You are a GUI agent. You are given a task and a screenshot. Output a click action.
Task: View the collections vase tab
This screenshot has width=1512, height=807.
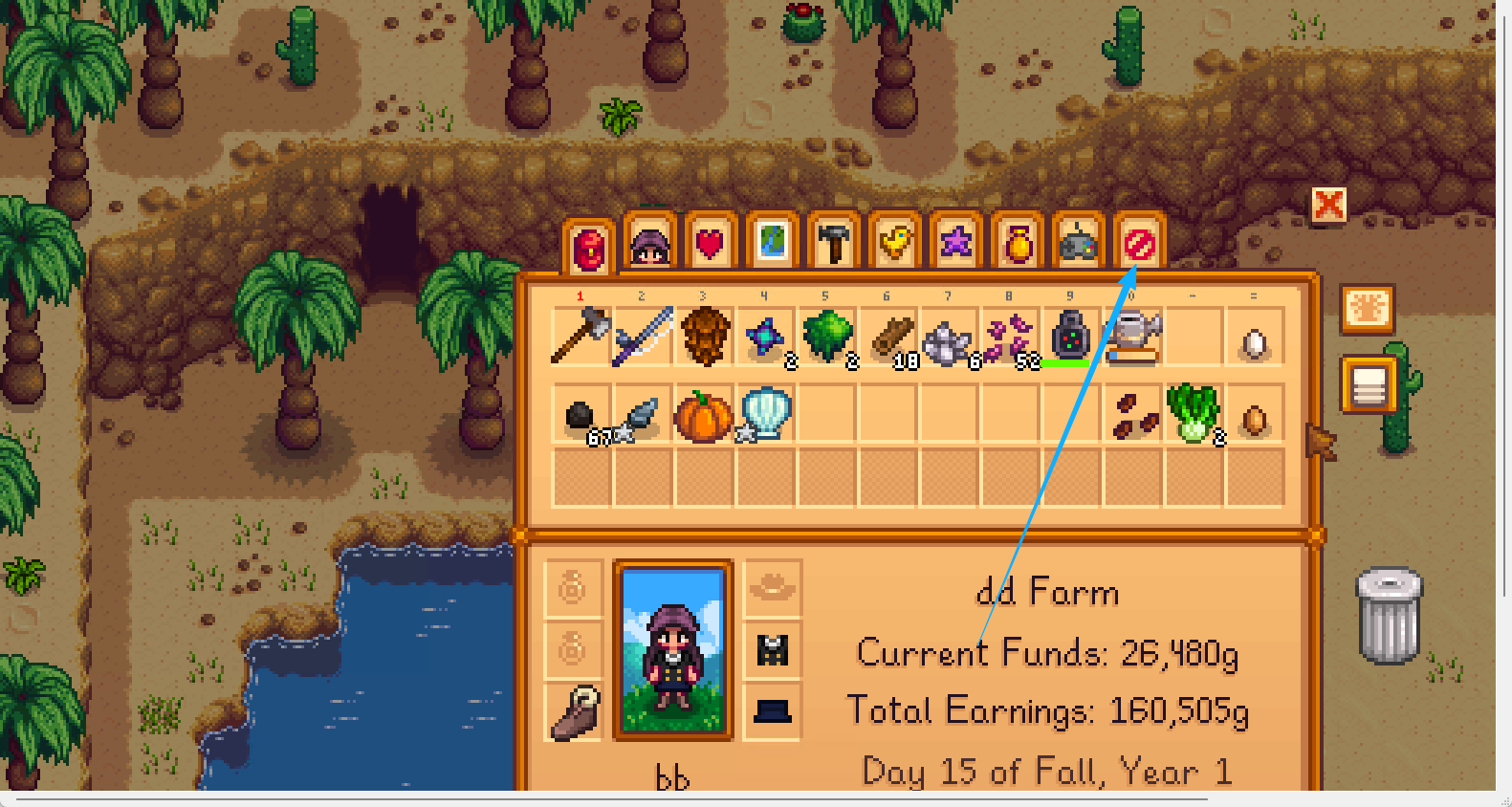click(x=1017, y=246)
